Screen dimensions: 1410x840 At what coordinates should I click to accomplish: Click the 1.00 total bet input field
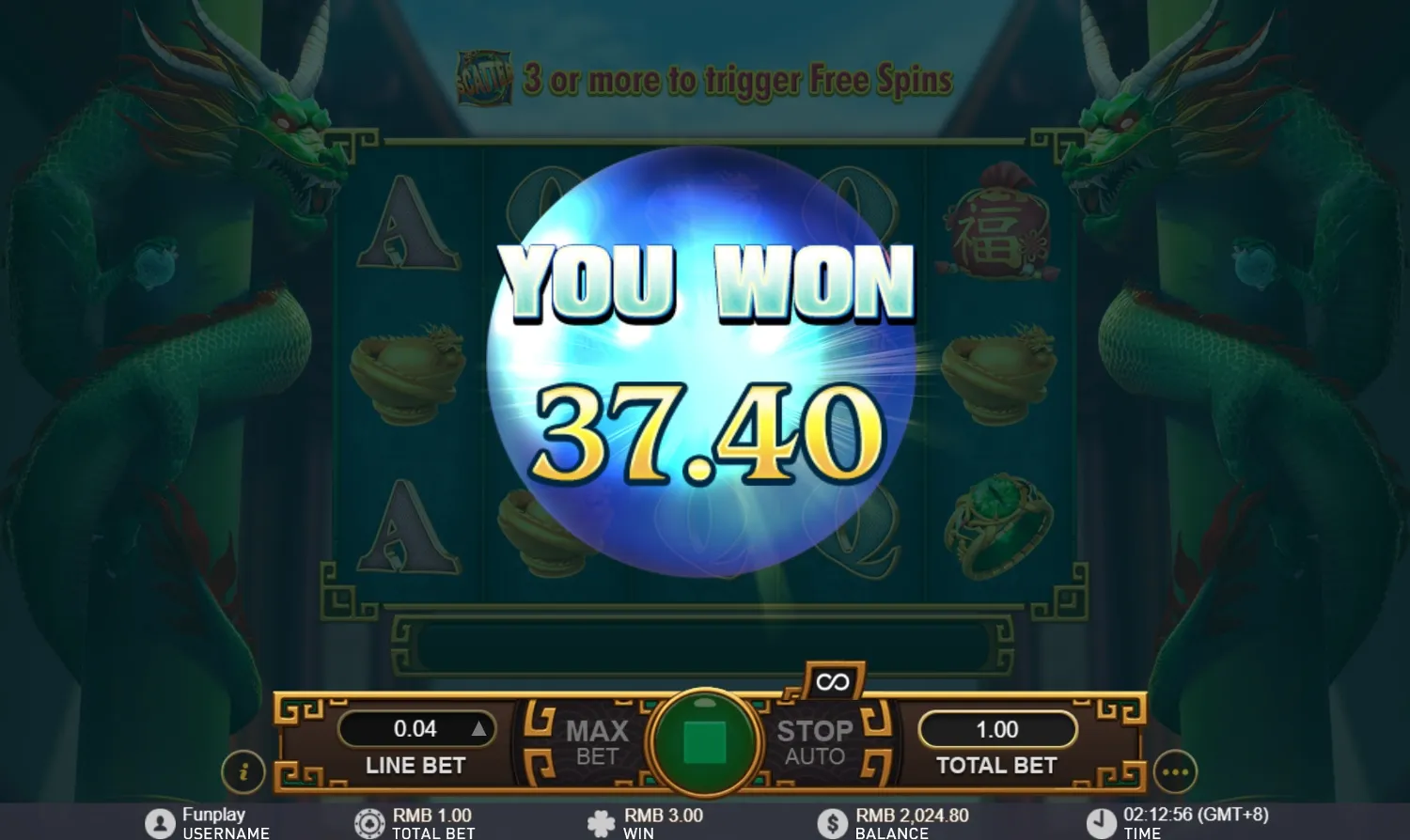[997, 728]
